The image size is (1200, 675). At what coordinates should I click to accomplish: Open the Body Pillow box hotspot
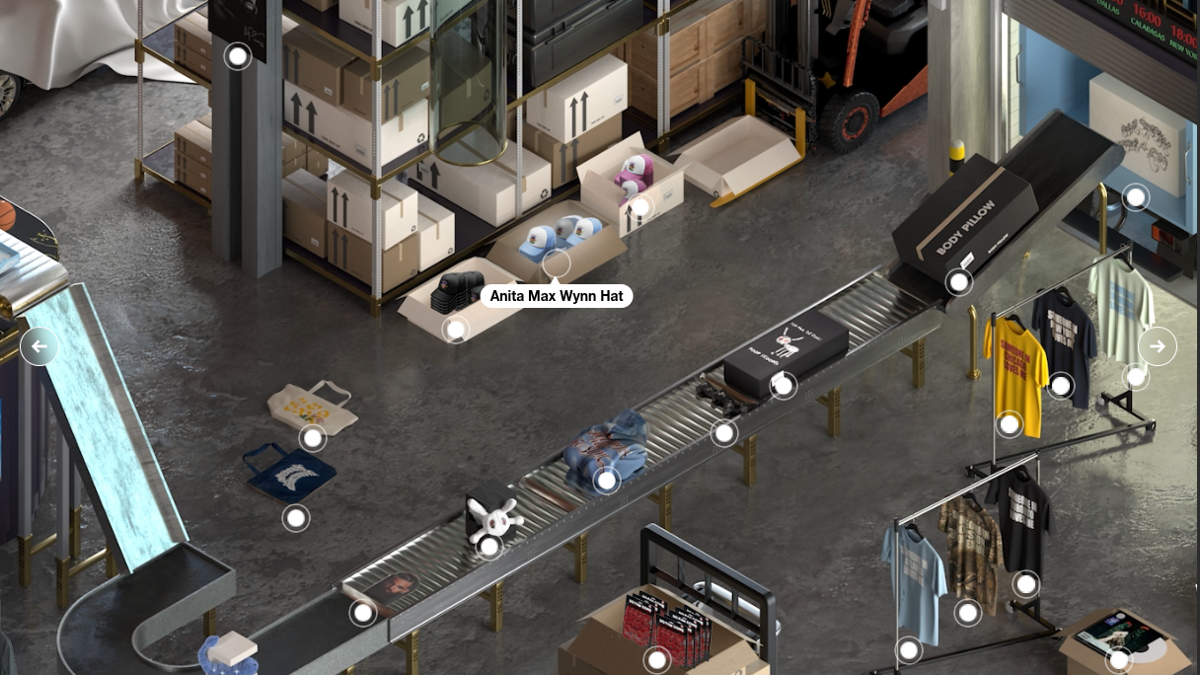(x=959, y=282)
